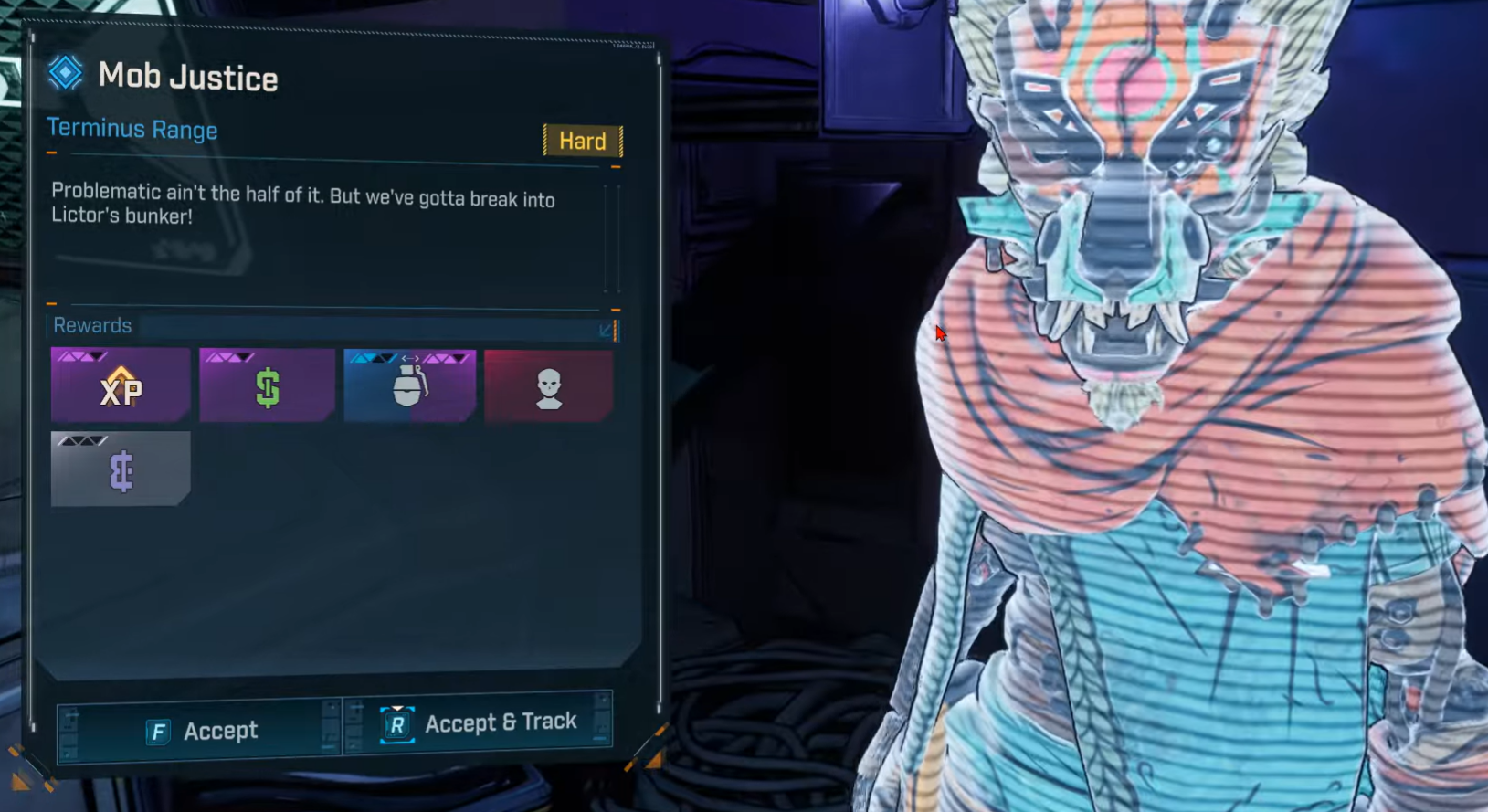The height and width of the screenshot is (812, 1488).
Task: Open the Hard difficulty badge
Action: (x=583, y=142)
